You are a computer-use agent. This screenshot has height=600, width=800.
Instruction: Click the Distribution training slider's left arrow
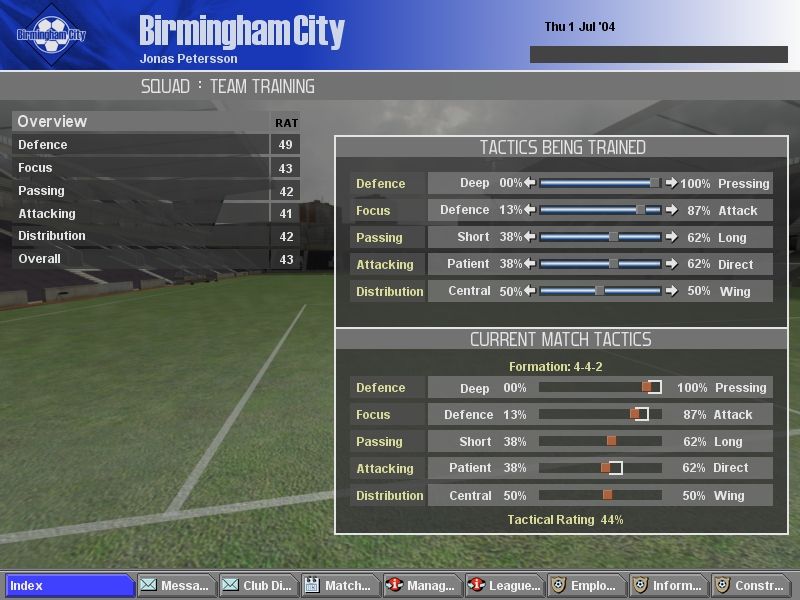(x=531, y=292)
